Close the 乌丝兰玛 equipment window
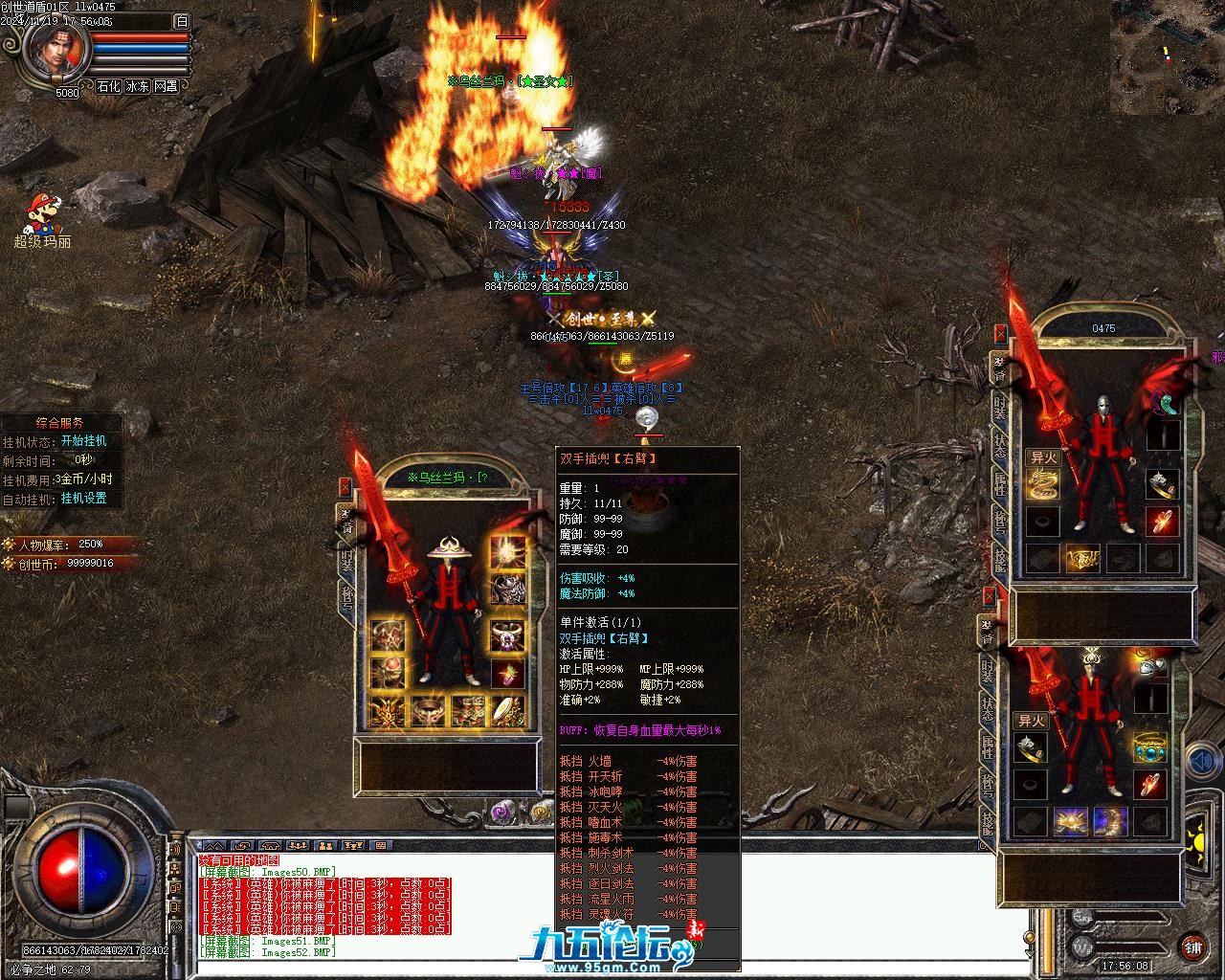Viewport: 1225px width, 980px height. coord(345,487)
